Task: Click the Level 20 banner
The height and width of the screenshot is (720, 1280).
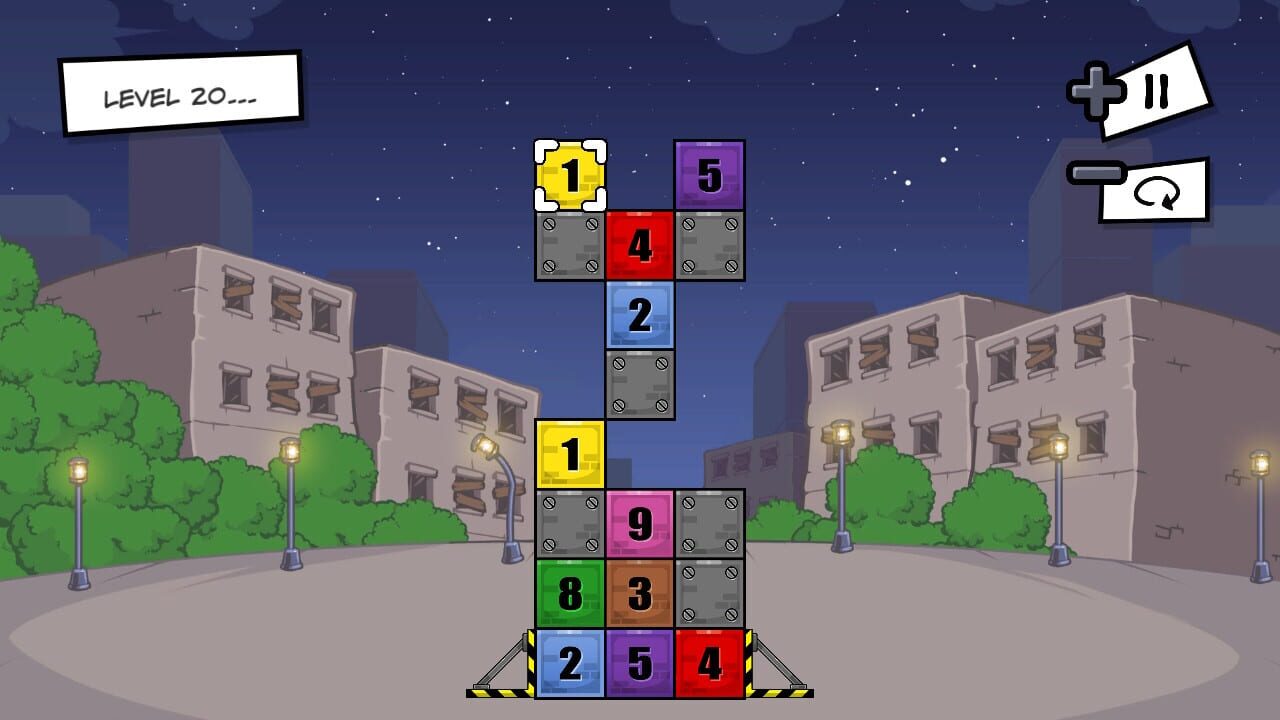Action: [180, 94]
